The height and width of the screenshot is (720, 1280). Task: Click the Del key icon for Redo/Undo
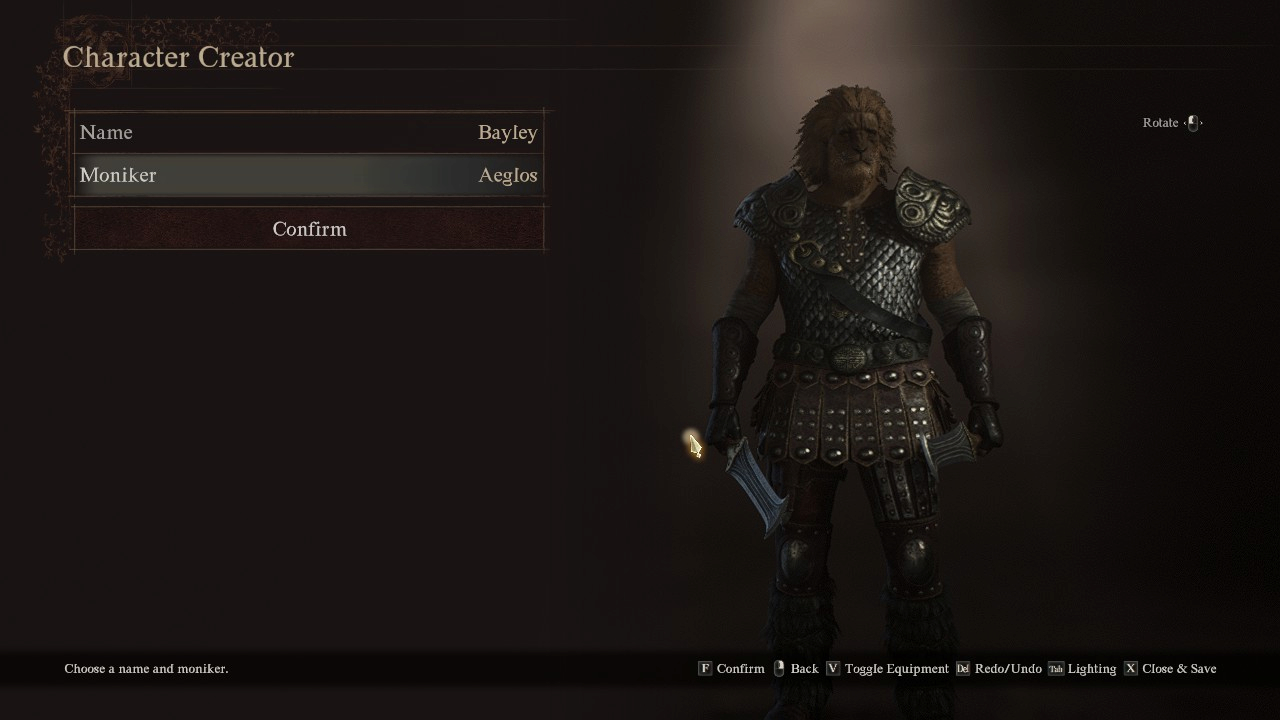pyautogui.click(x=963, y=668)
